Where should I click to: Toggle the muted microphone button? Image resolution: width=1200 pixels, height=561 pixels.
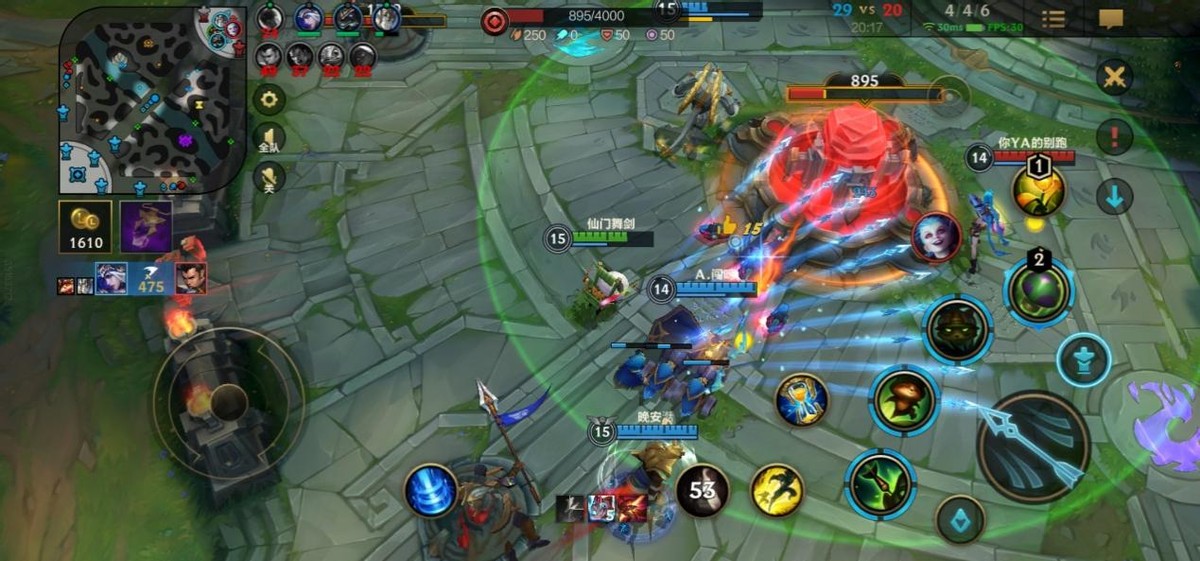click(x=268, y=179)
